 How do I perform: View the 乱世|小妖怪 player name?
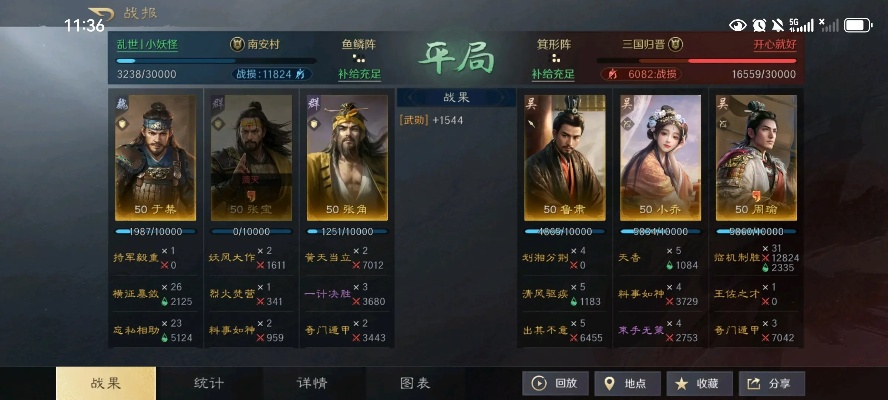[x=148, y=45]
